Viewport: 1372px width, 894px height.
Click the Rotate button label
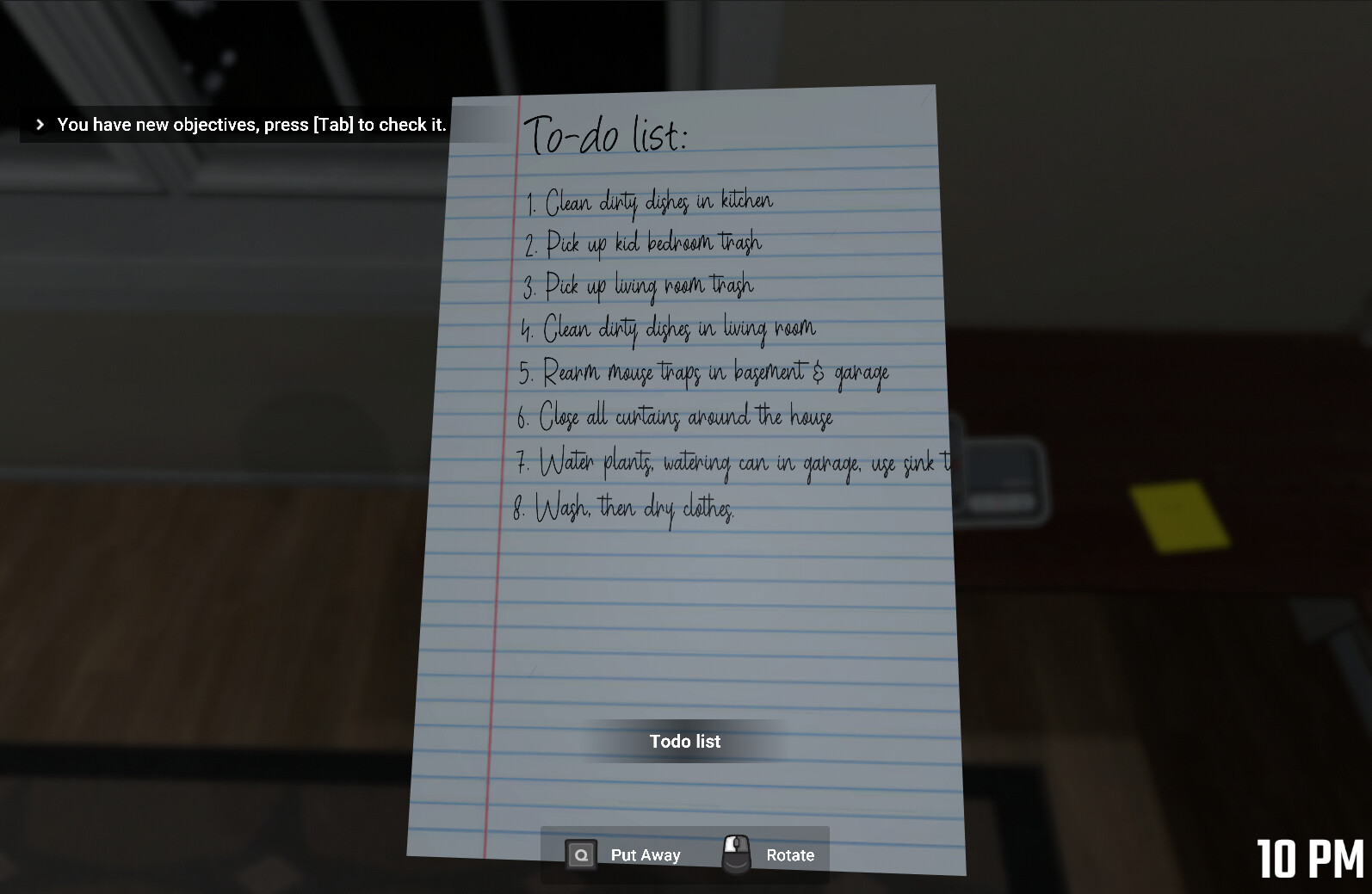(790, 854)
